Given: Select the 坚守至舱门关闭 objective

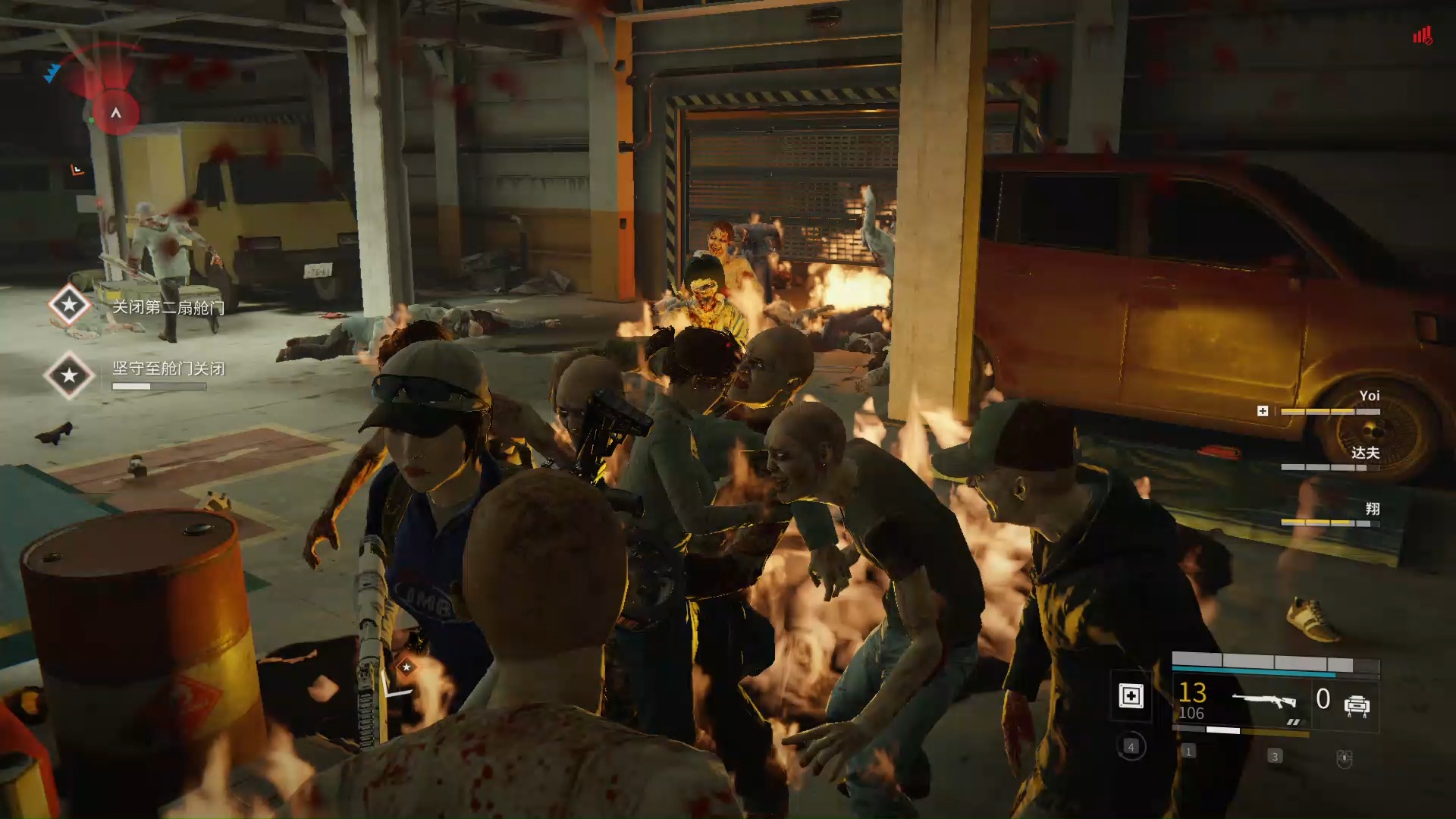Looking at the screenshot, I should tap(168, 369).
